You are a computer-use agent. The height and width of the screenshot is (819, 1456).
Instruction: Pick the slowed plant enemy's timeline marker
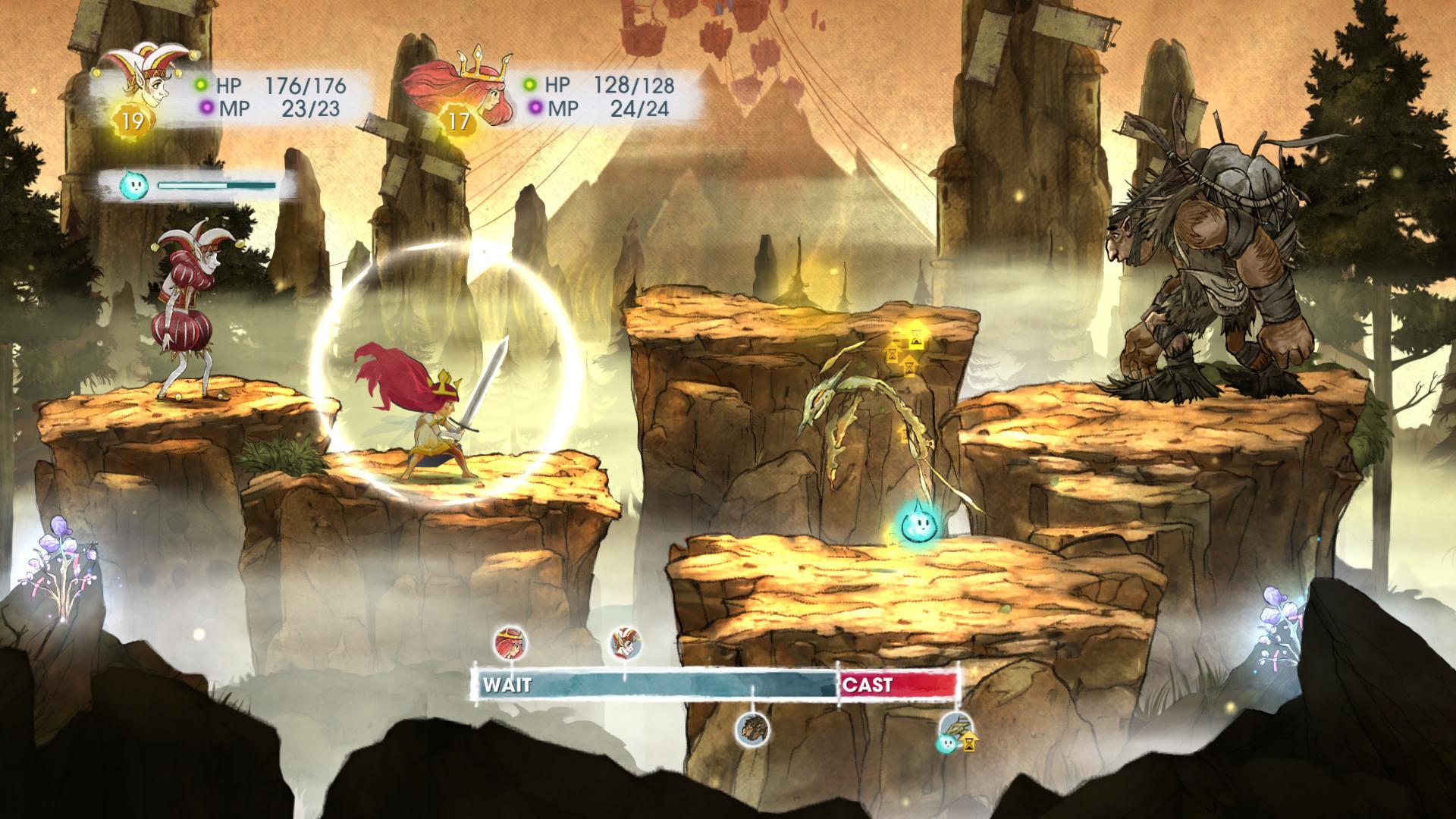coord(954,732)
